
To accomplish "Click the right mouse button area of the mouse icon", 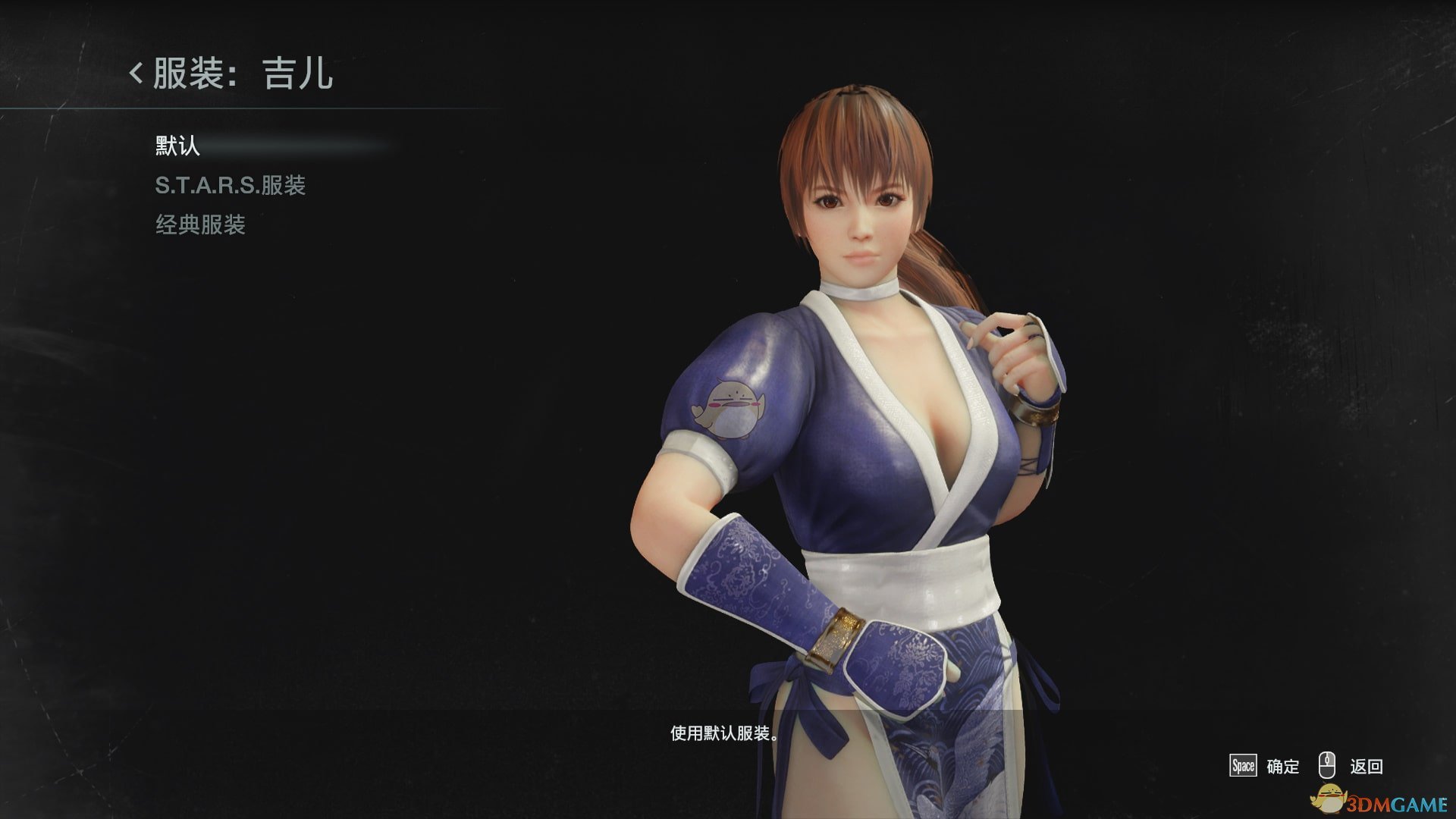I will coord(1330,758).
